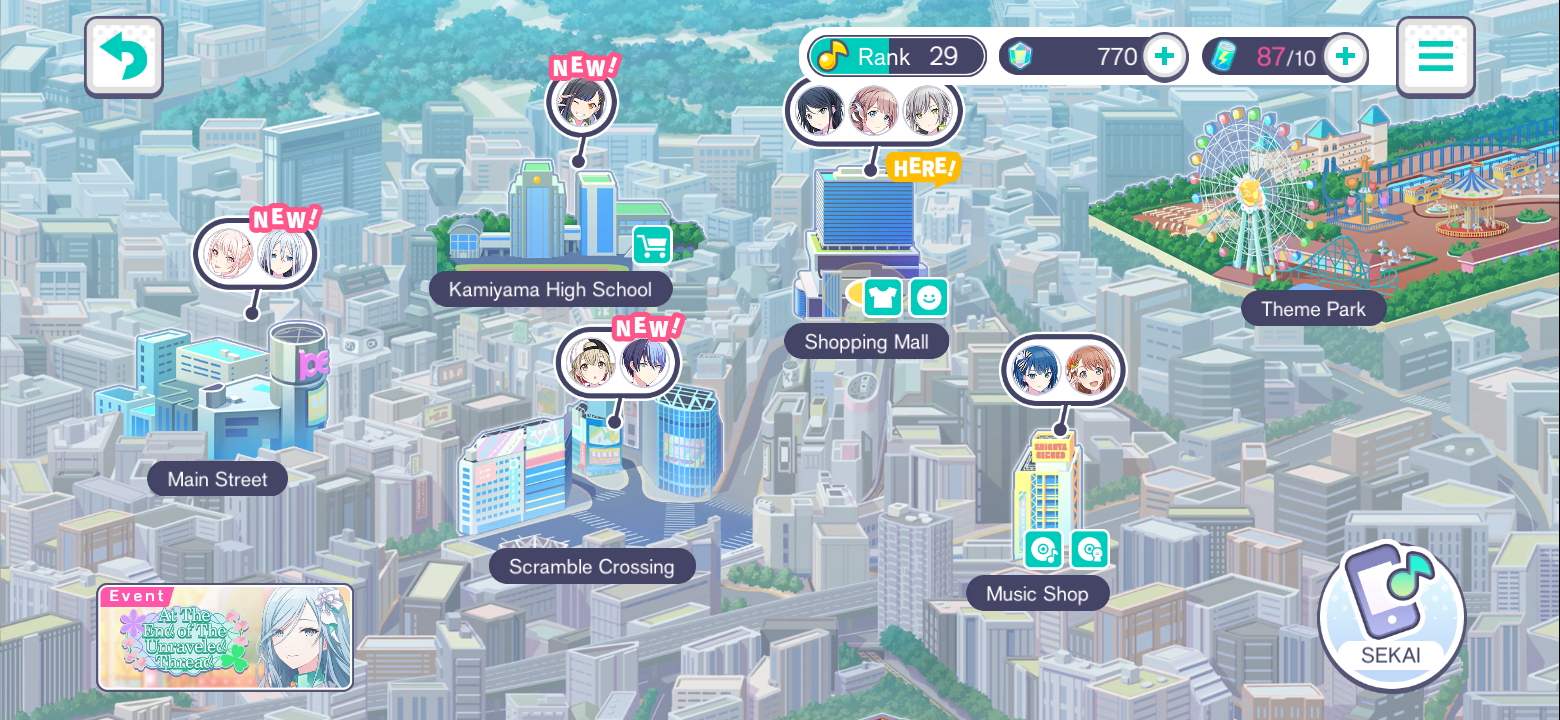Tap the smiley stamp icon at Shopping Mall

tap(929, 298)
